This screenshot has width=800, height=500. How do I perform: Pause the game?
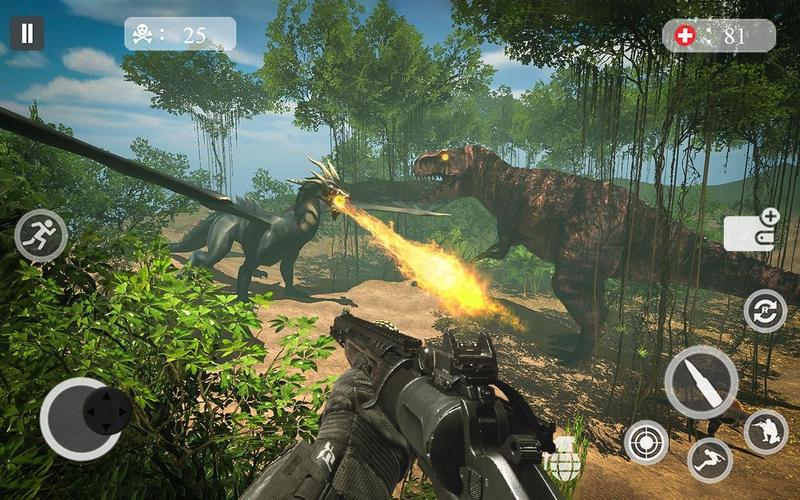27,34
